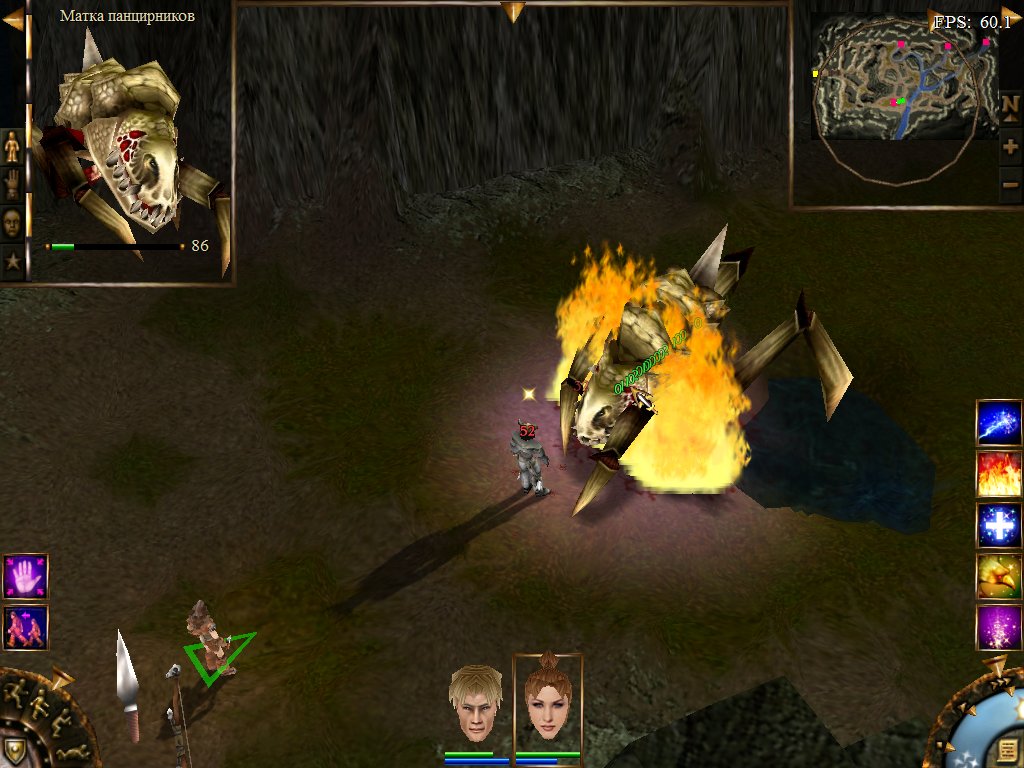Select the red-haired female hero portrait
1024x768 pixels.
(x=548, y=701)
